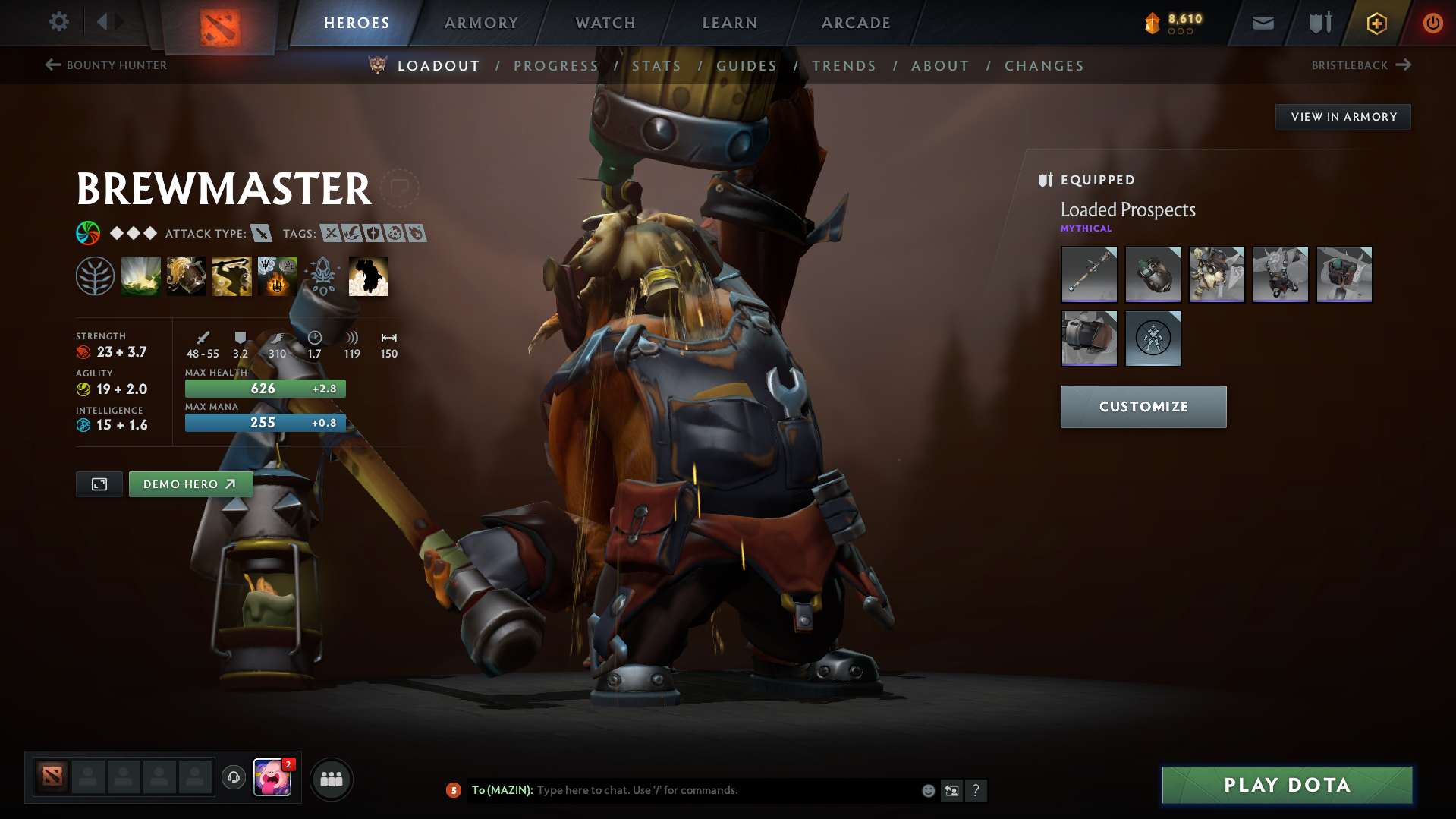The image size is (1456, 819).
Task: Toggle the expanded hero portrait view
Action: 98,484
